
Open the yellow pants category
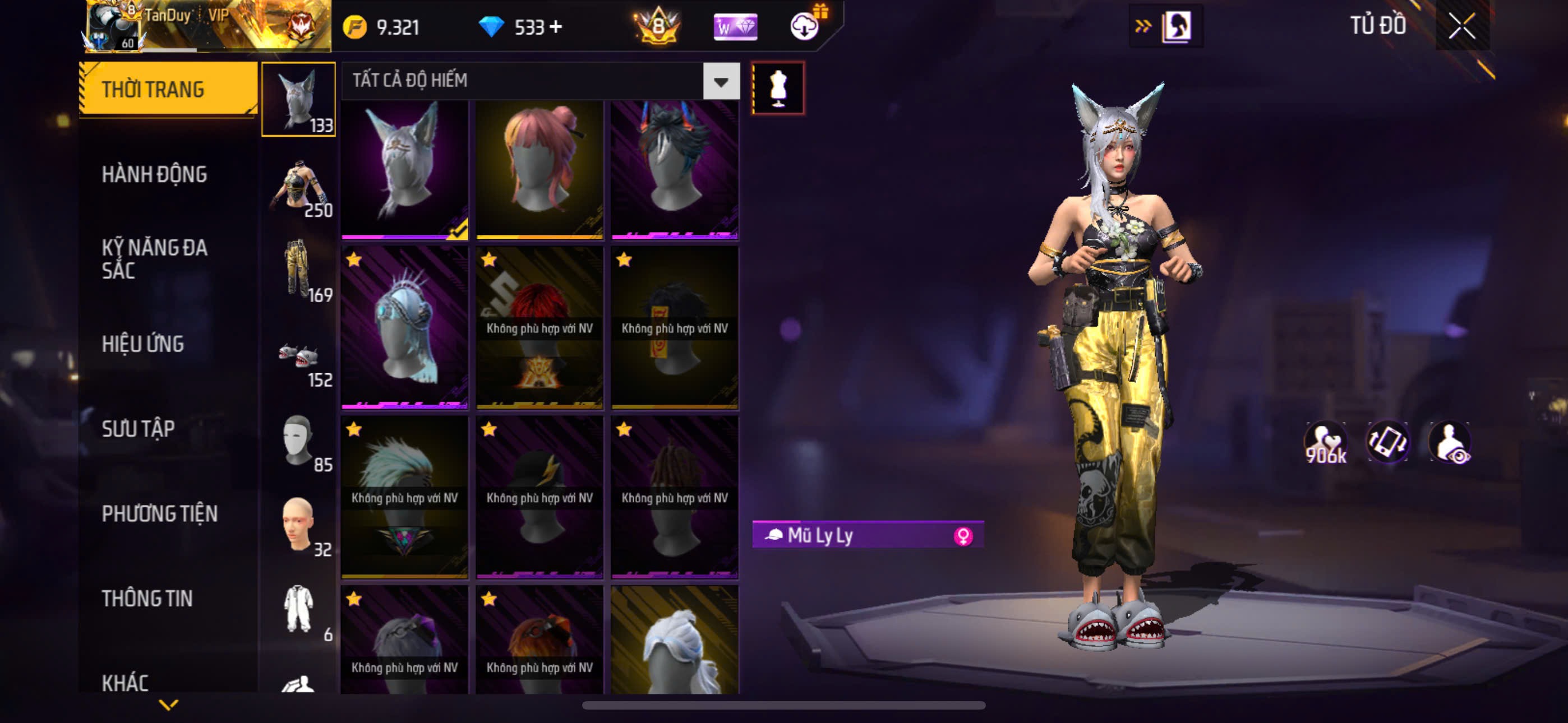pyautogui.click(x=299, y=271)
